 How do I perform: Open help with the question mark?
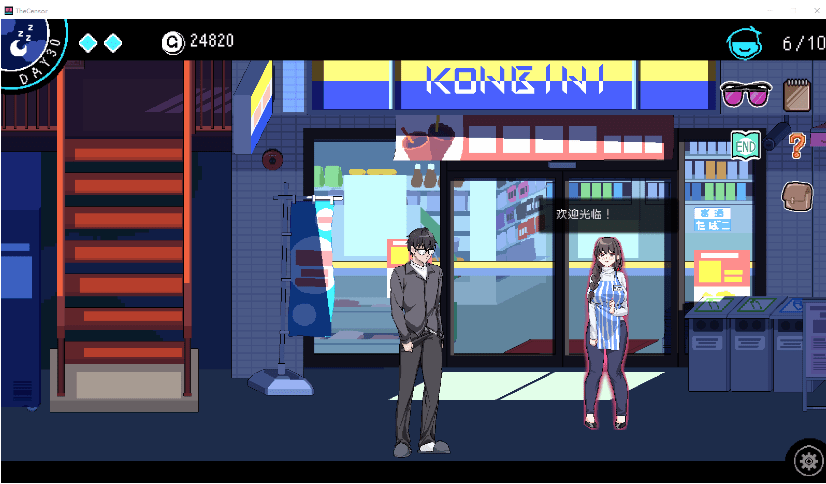796,146
